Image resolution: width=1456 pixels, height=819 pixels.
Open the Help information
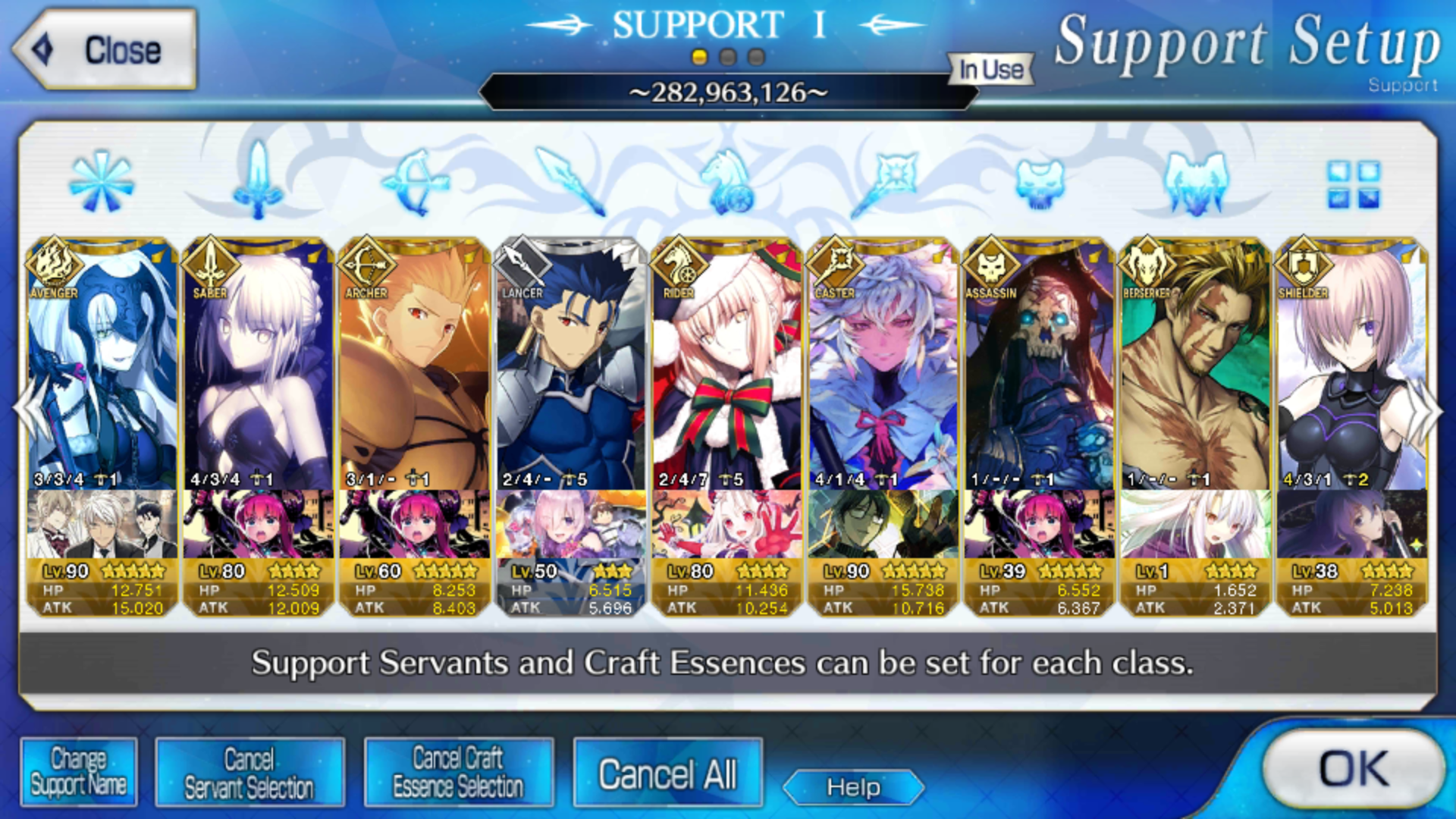pyautogui.click(x=853, y=788)
